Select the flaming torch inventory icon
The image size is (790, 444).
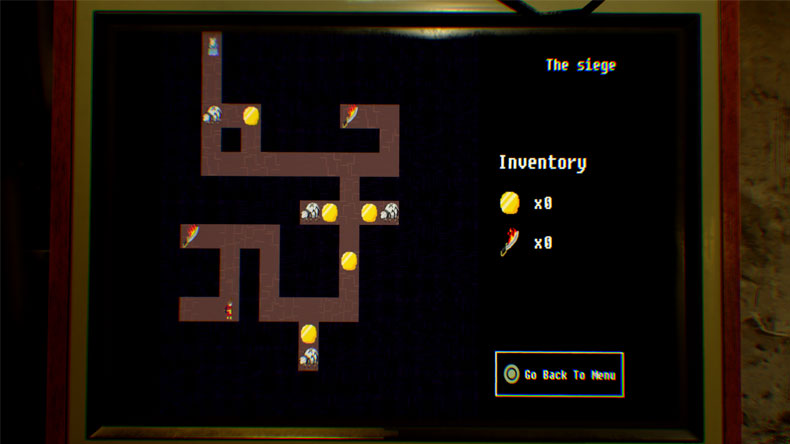[x=510, y=242]
